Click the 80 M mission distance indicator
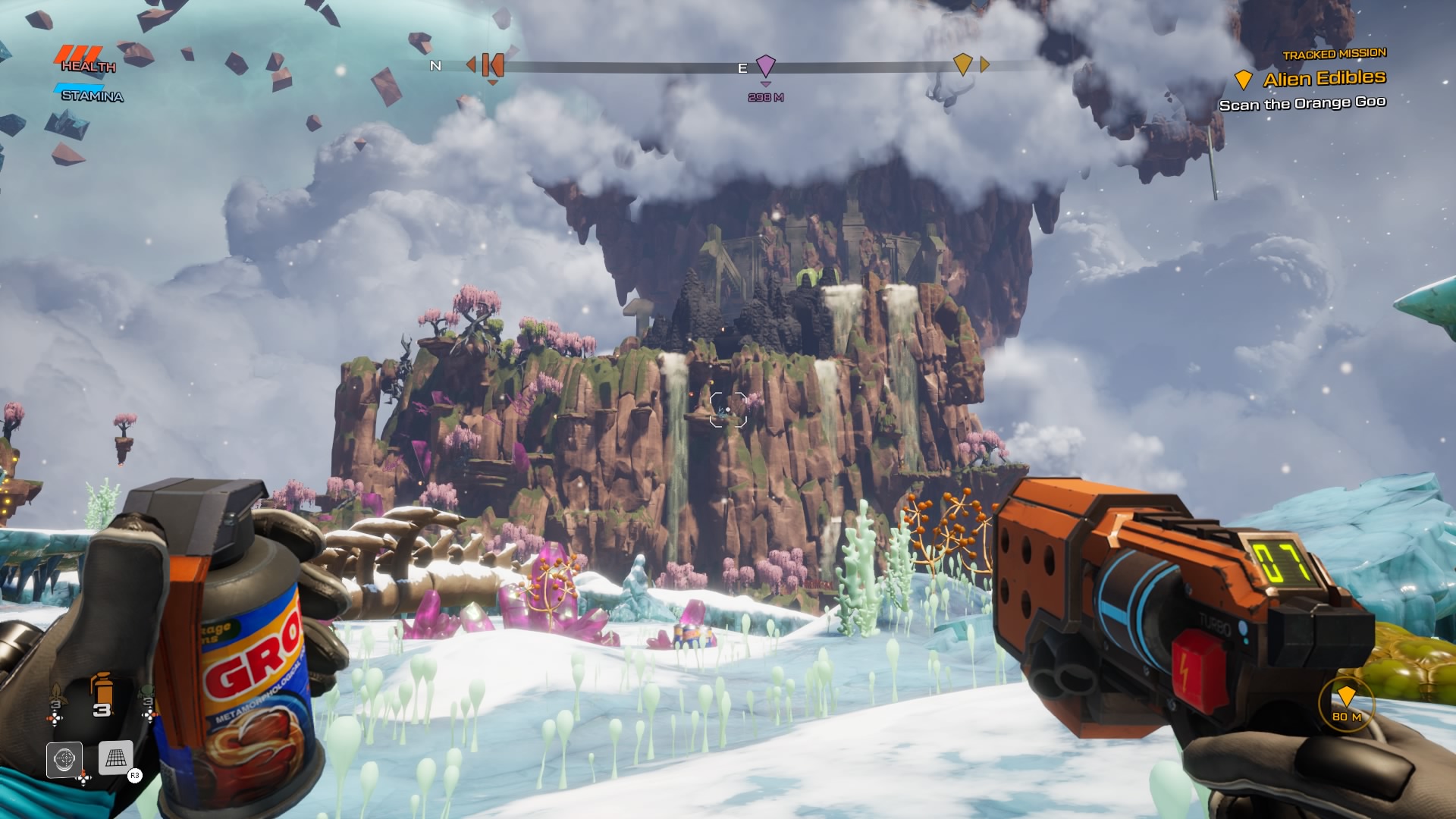The height and width of the screenshot is (819, 1456). [x=1346, y=703]
